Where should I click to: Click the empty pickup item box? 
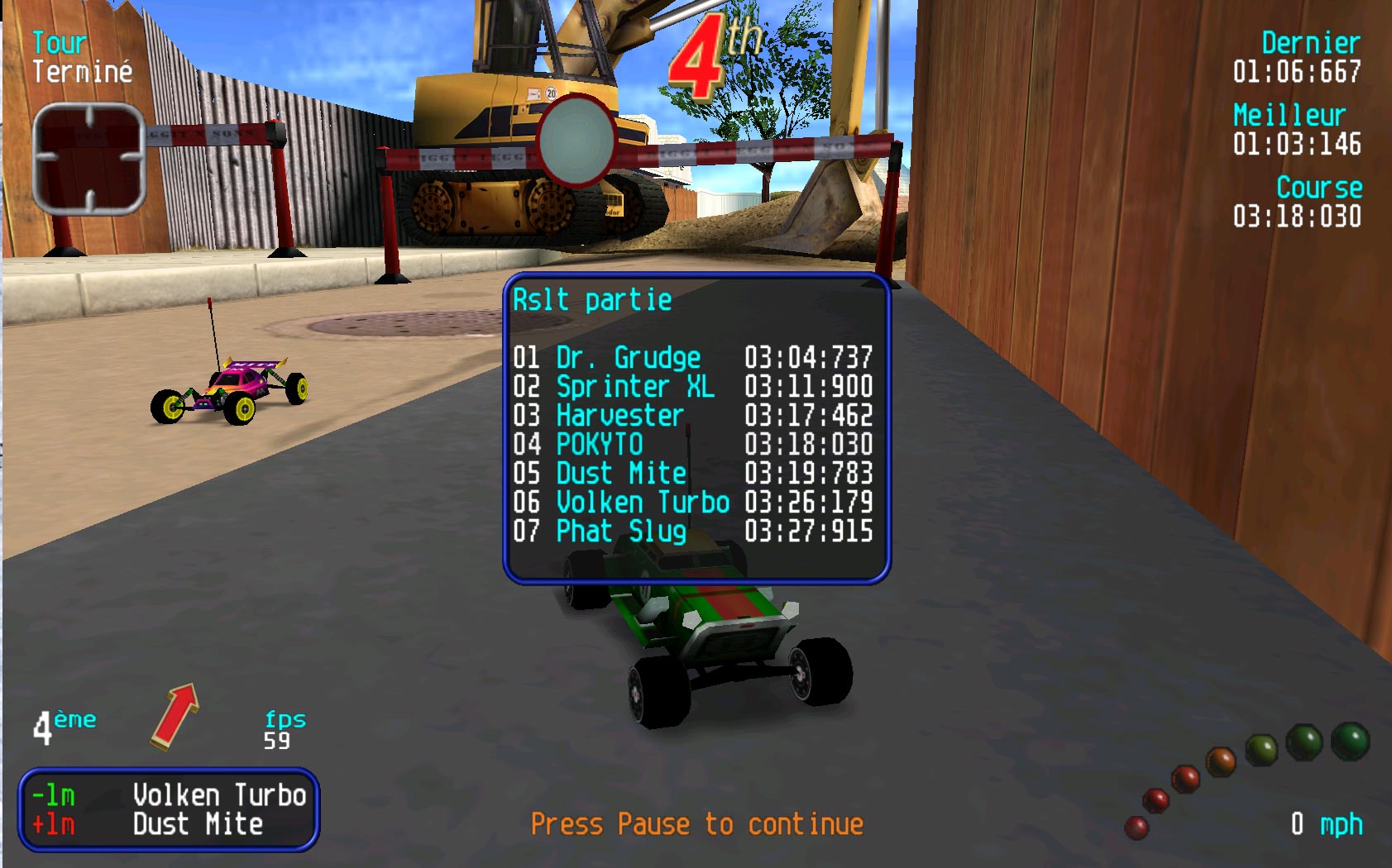(x=89, y=158)
